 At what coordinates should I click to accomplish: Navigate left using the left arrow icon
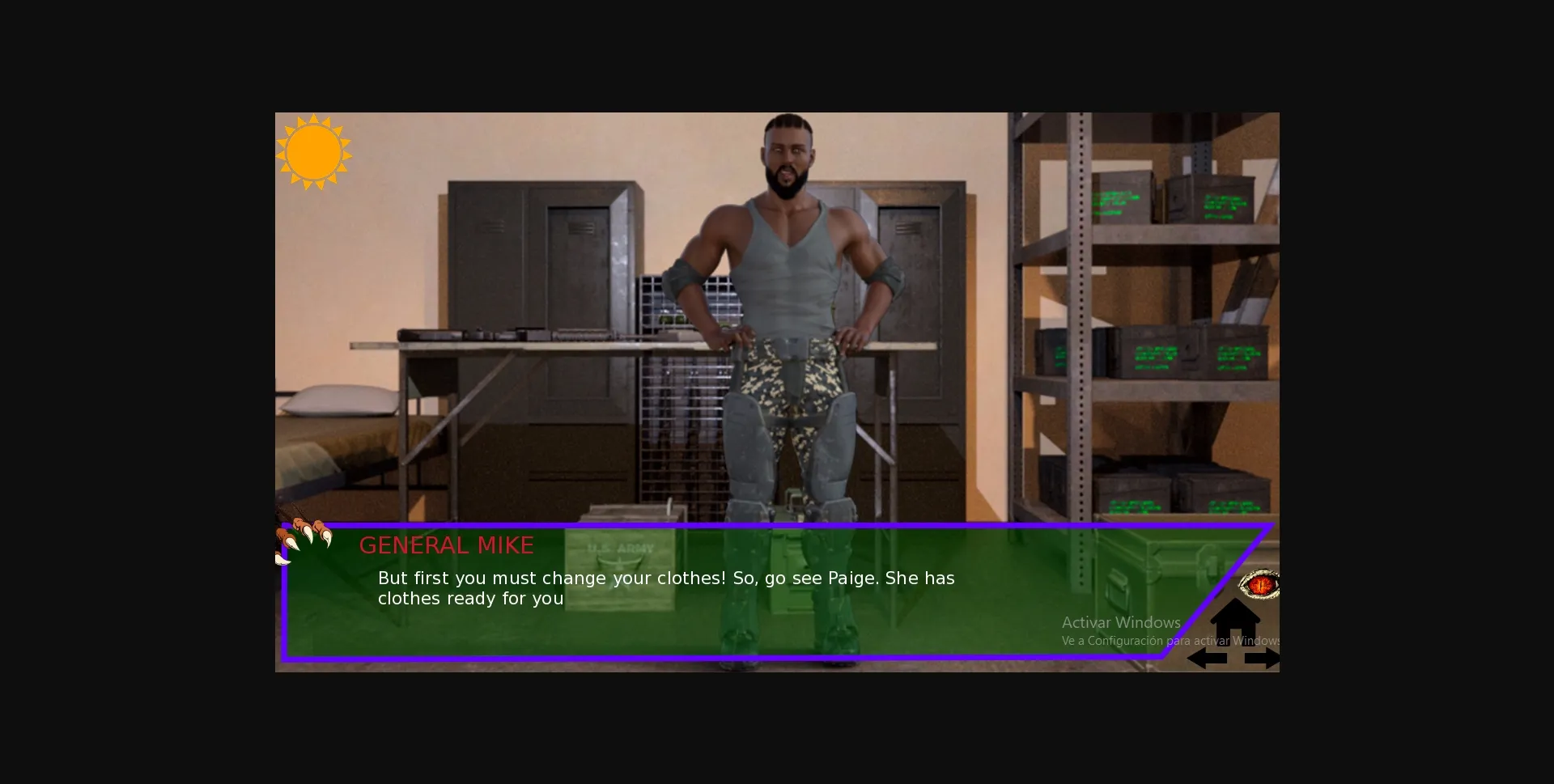[1207, 659]
